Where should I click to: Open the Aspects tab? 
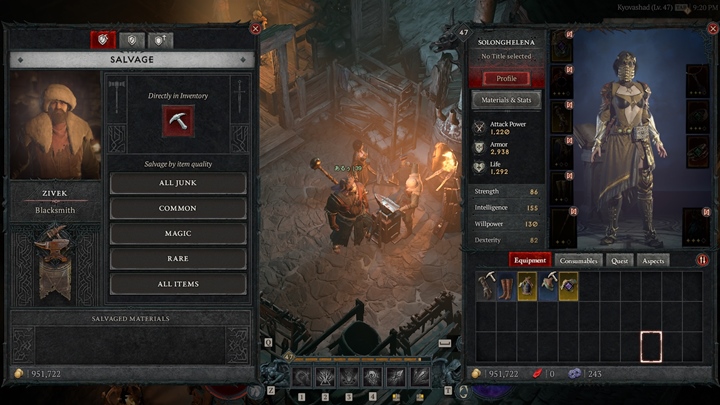(x=653, y=261)
